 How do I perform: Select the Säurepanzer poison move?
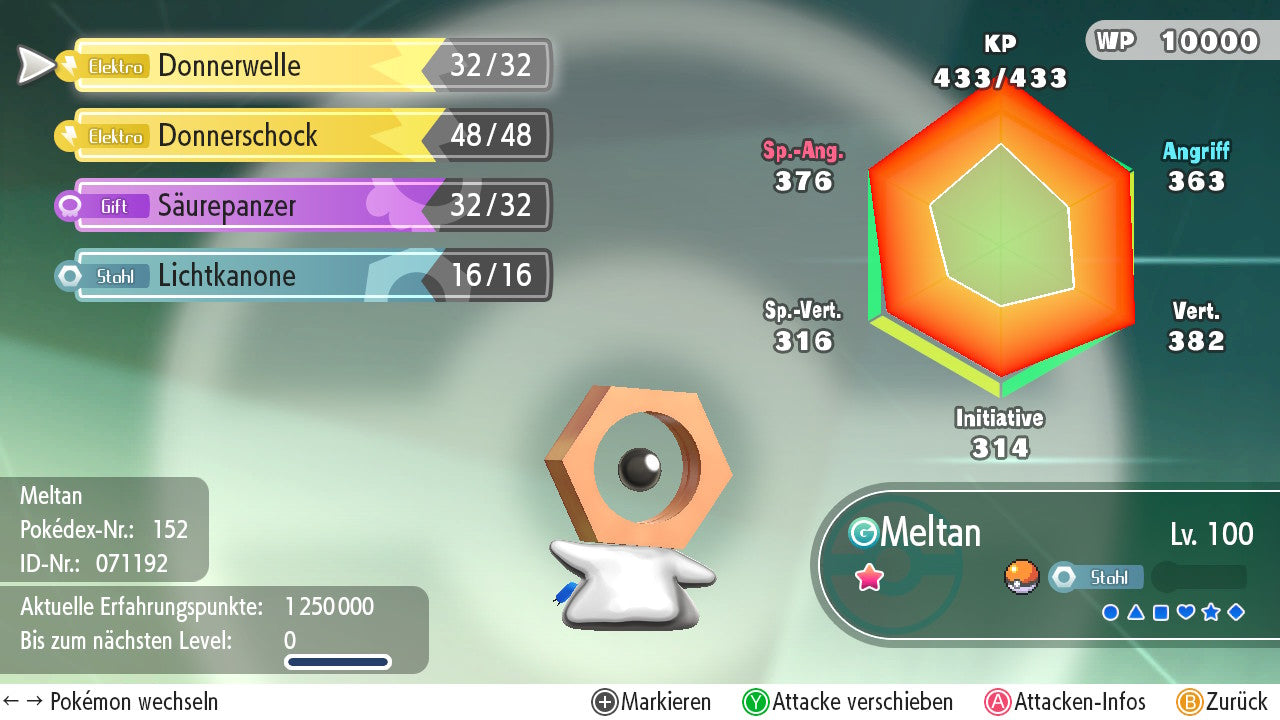300,206
